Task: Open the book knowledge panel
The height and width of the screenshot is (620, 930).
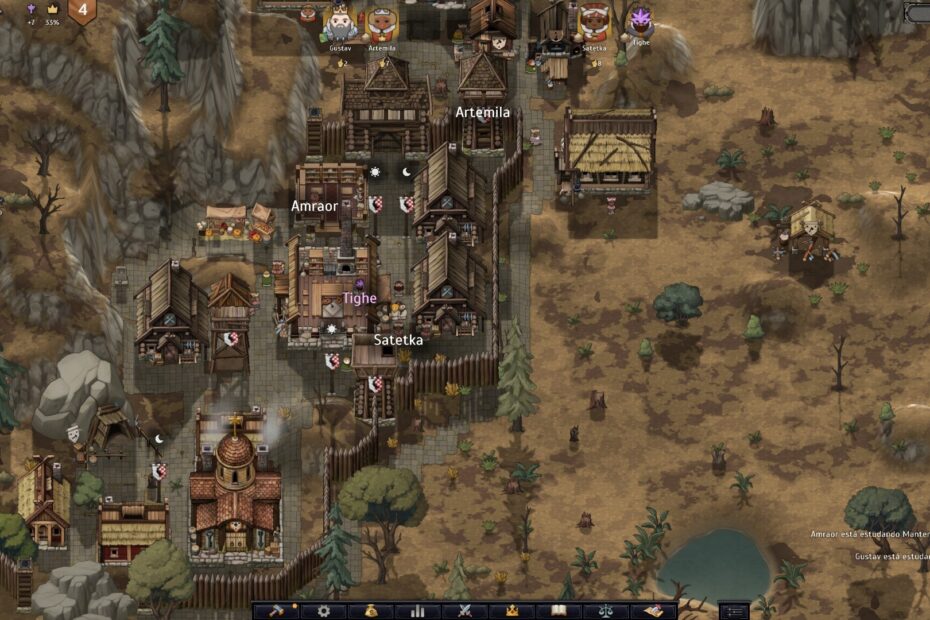Action: tap(559, 610)
